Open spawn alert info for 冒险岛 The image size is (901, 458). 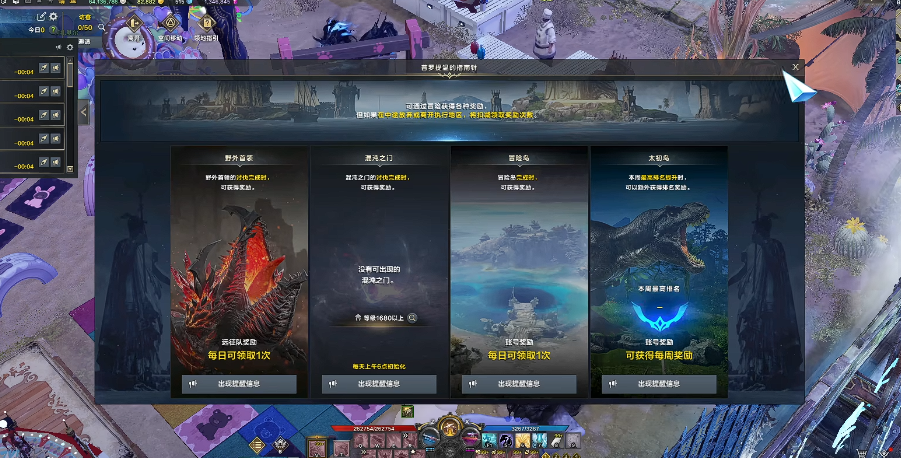[519, 384]
